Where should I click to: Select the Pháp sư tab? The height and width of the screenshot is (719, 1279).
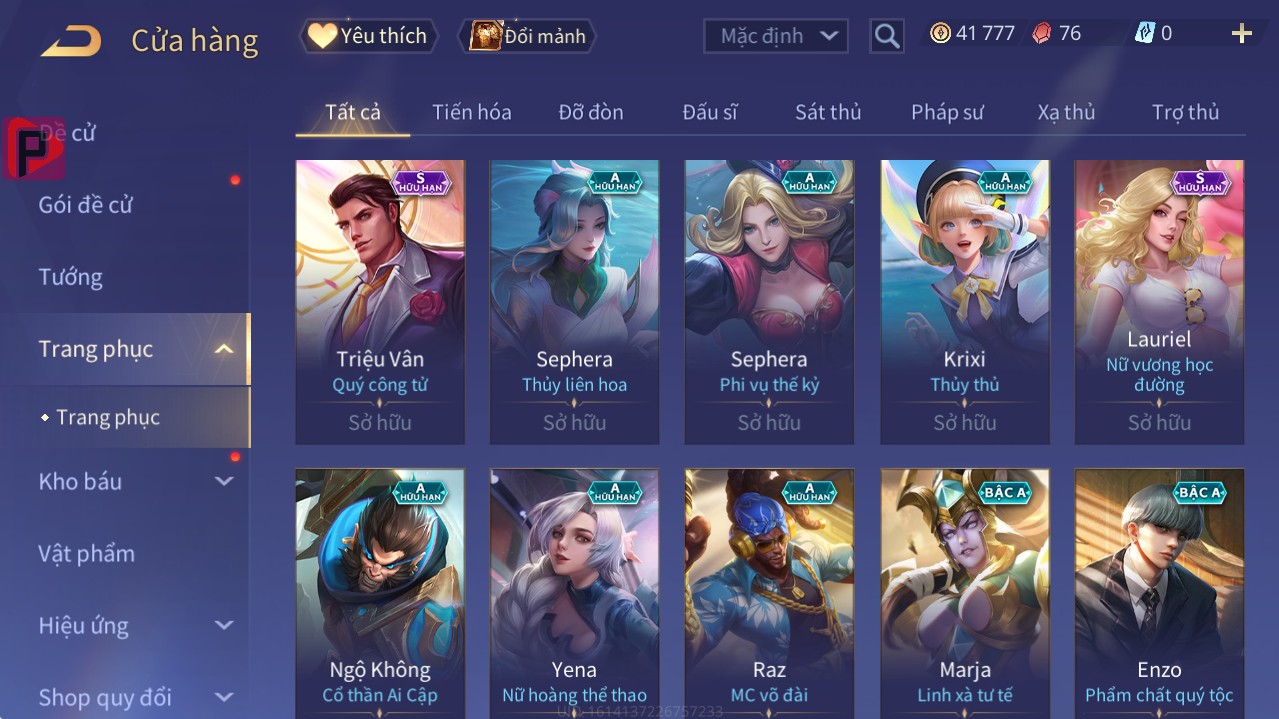click(x=947, y=112)
